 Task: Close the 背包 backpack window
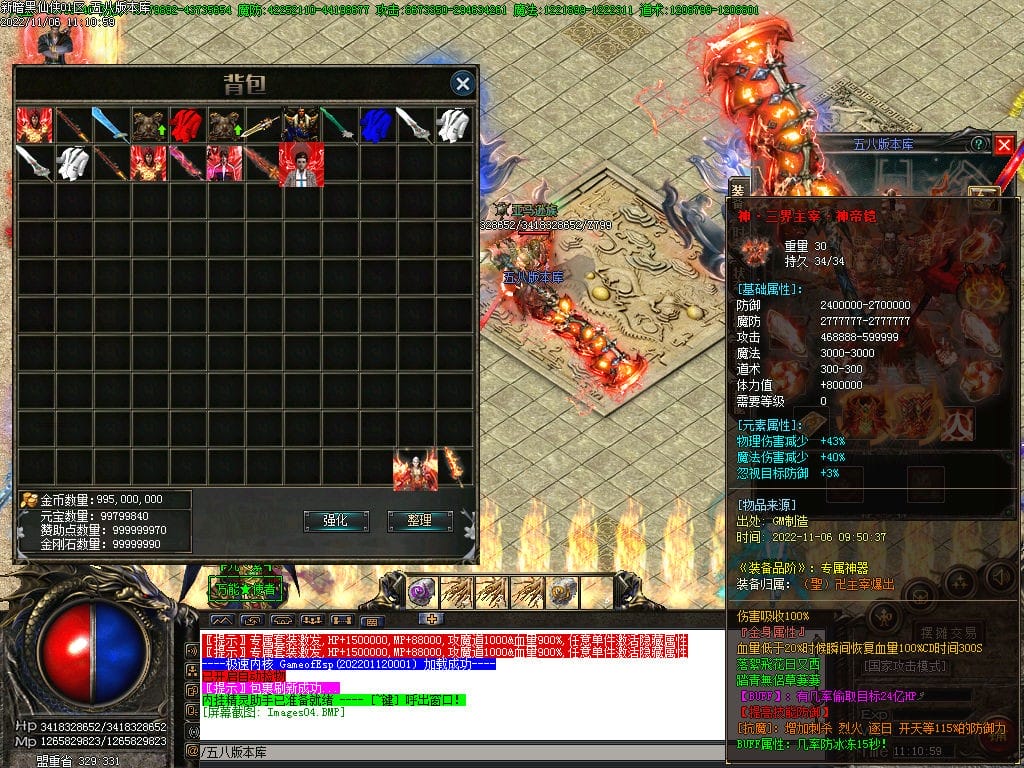[x=462, y=84]
